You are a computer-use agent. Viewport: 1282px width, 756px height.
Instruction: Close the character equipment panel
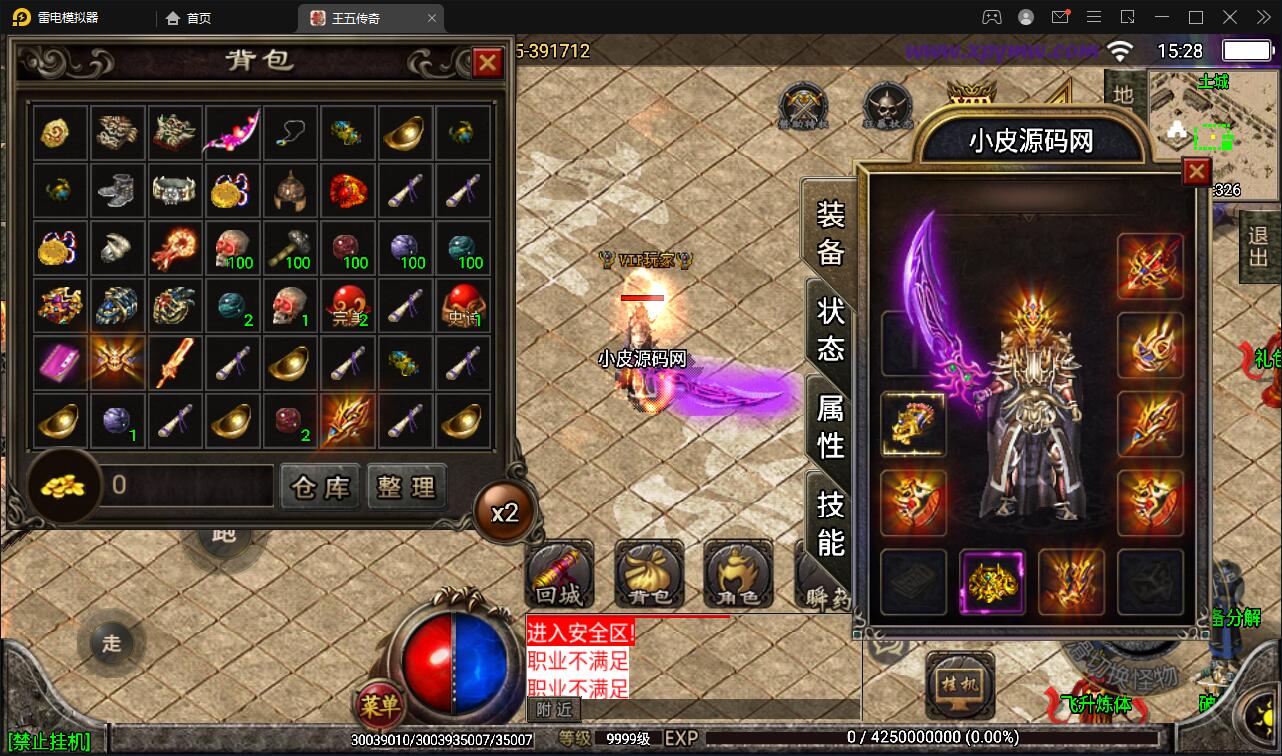pyautogui.click(x=1196, y=172)
